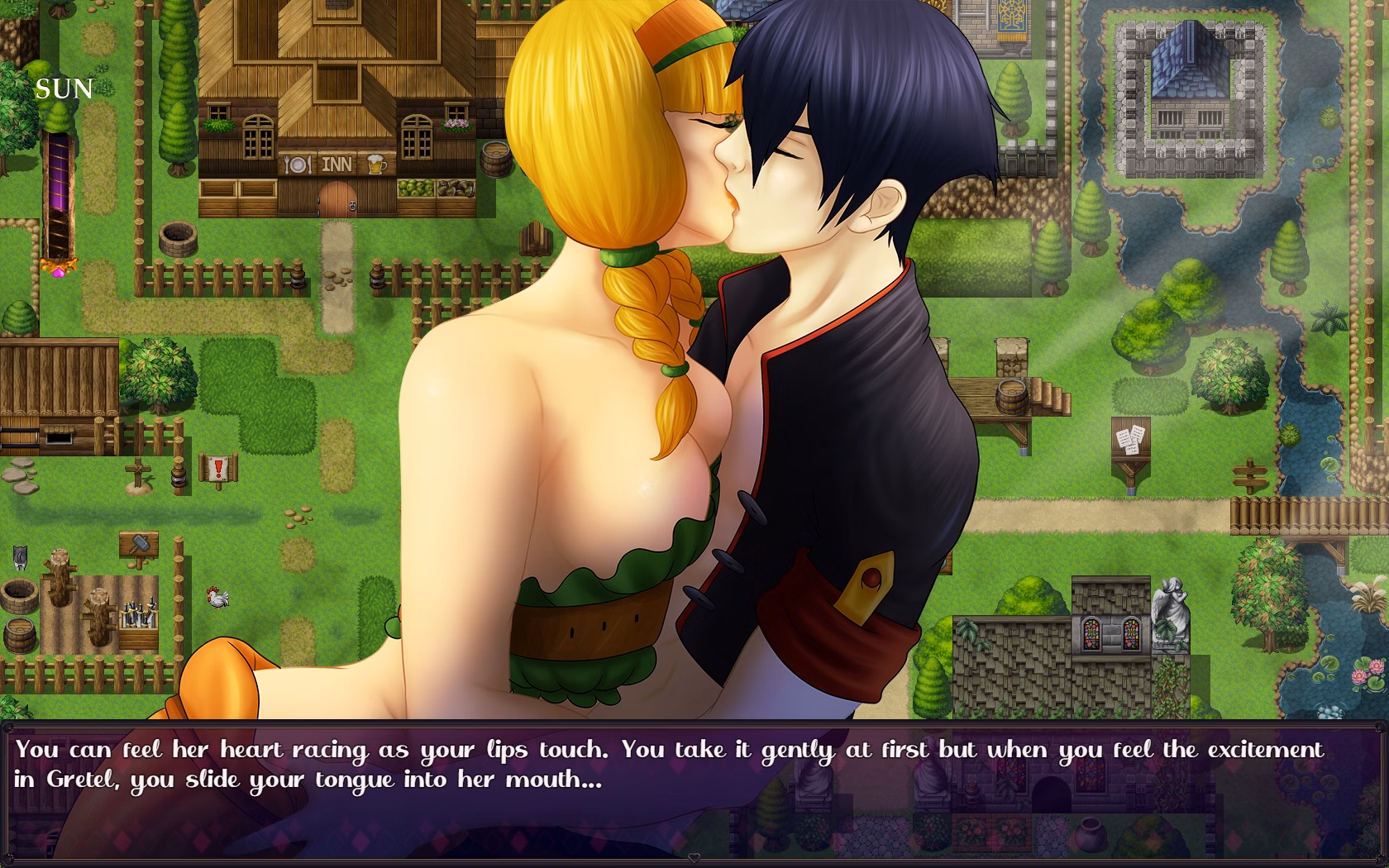Screen dimensions: 1389x868
Task: Select the quest board with red exclamation mark
Action: click(217, 470)
